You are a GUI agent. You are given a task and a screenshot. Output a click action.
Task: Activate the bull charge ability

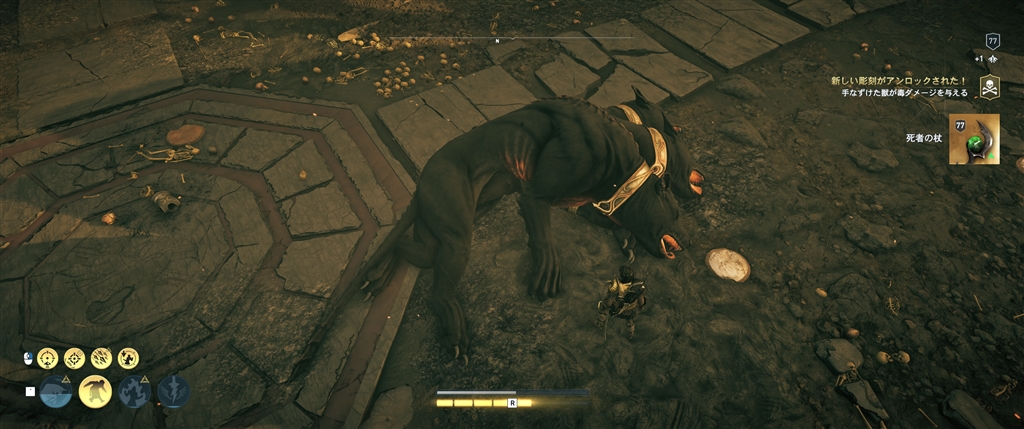pos(58,391)
